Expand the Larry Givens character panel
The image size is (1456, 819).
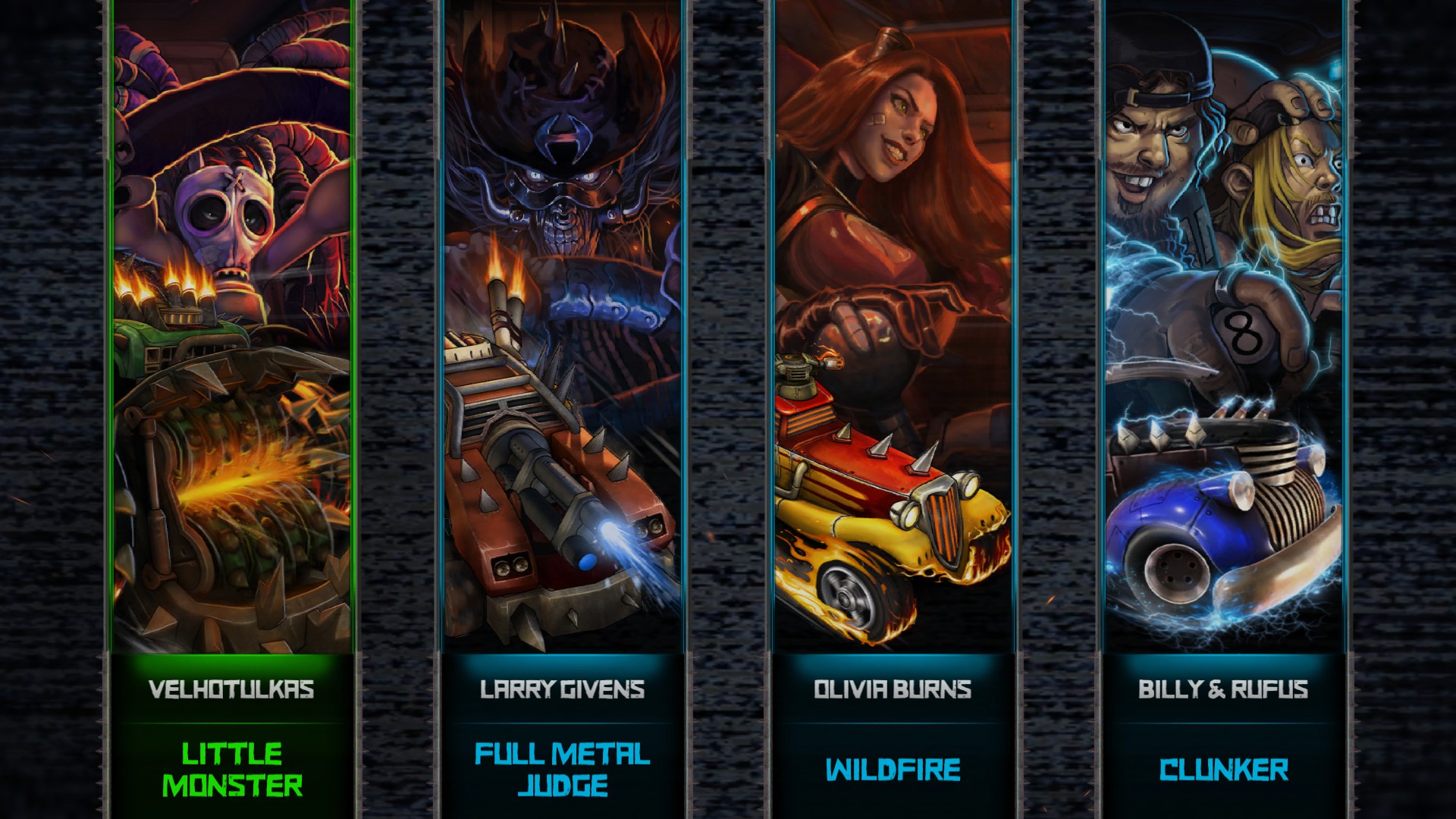561,341
